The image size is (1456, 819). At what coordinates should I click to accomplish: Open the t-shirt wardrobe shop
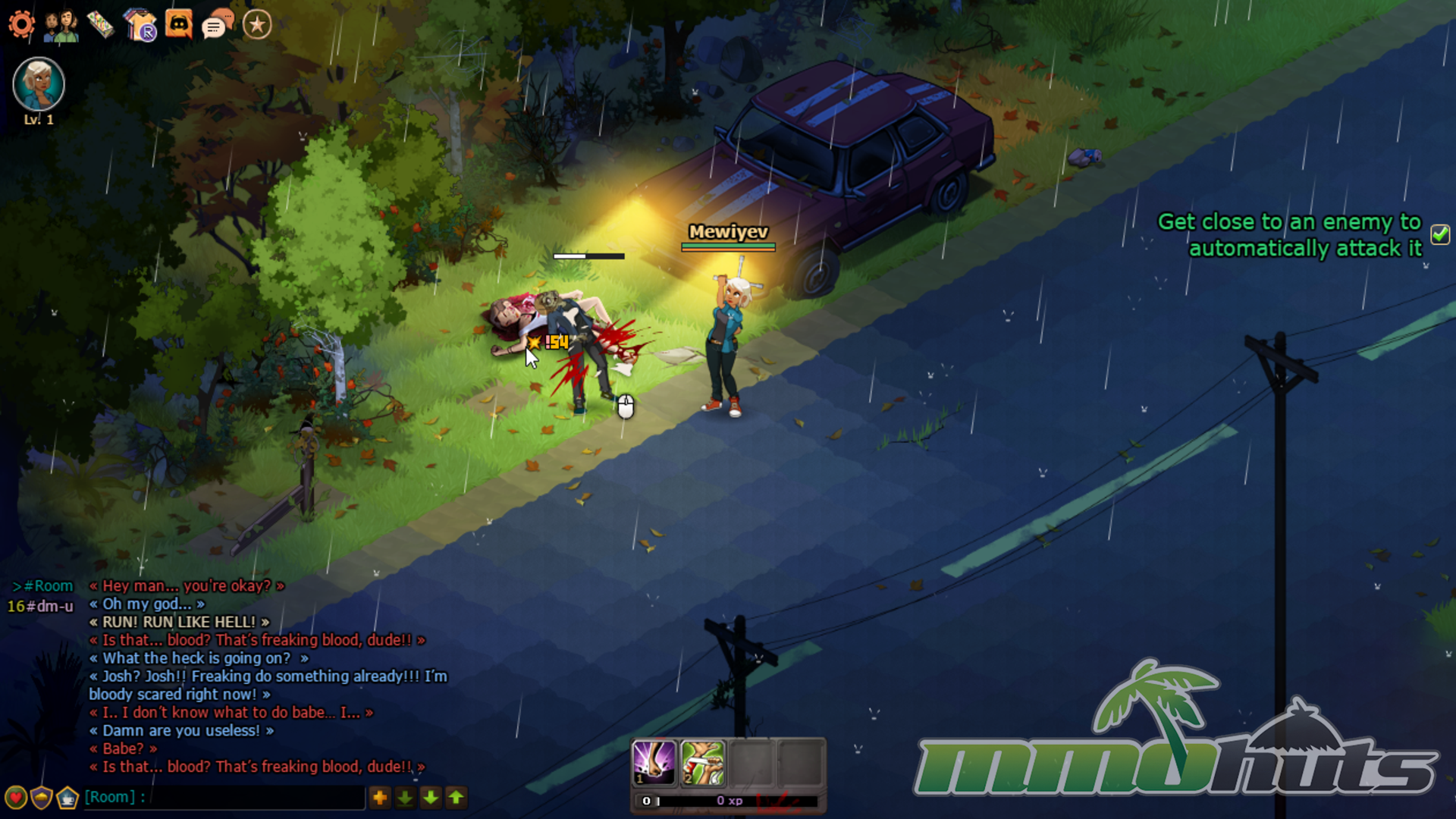tap(140, 25)
